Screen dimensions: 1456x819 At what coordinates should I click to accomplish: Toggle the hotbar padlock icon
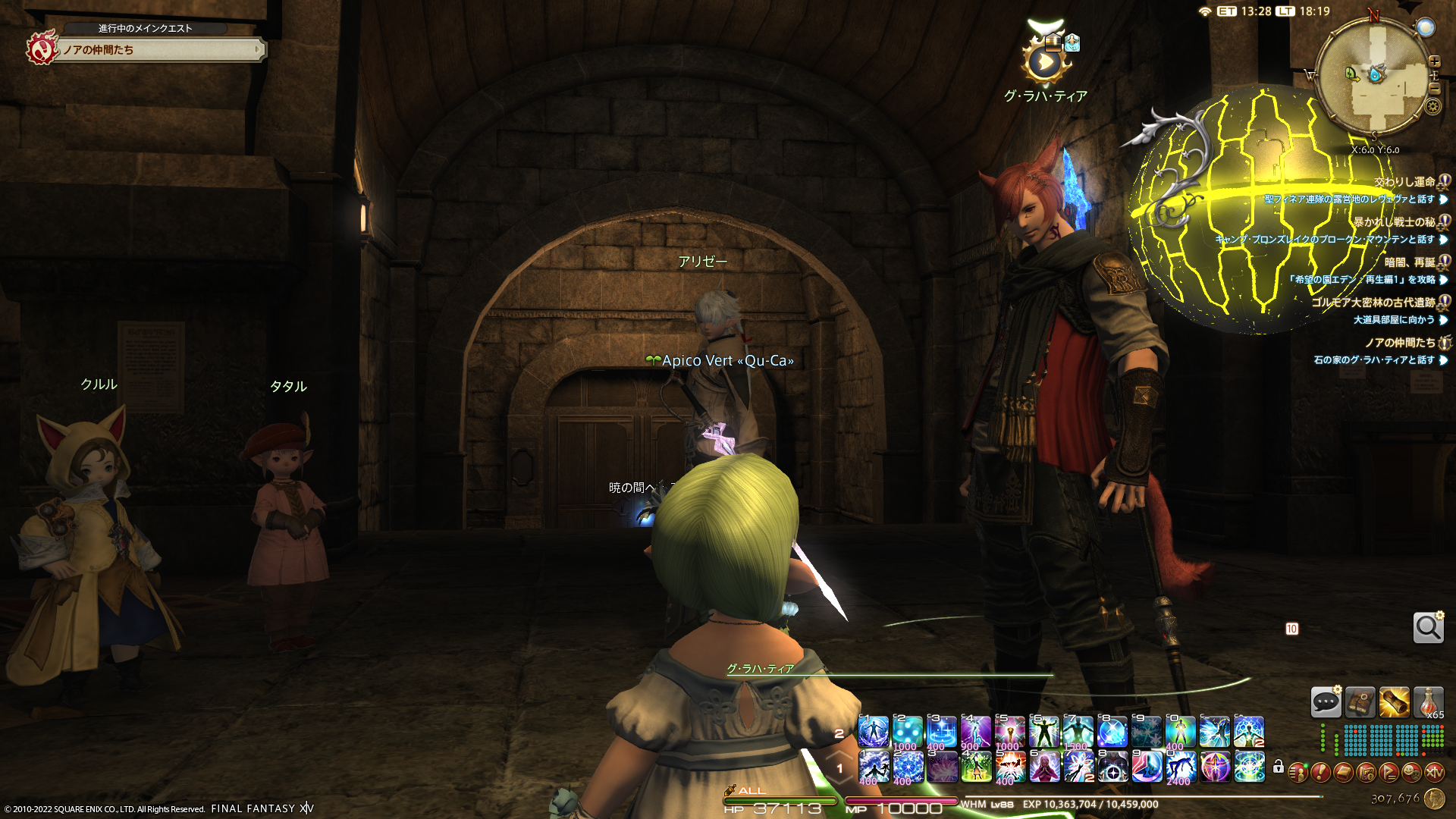coord(1279,767)
